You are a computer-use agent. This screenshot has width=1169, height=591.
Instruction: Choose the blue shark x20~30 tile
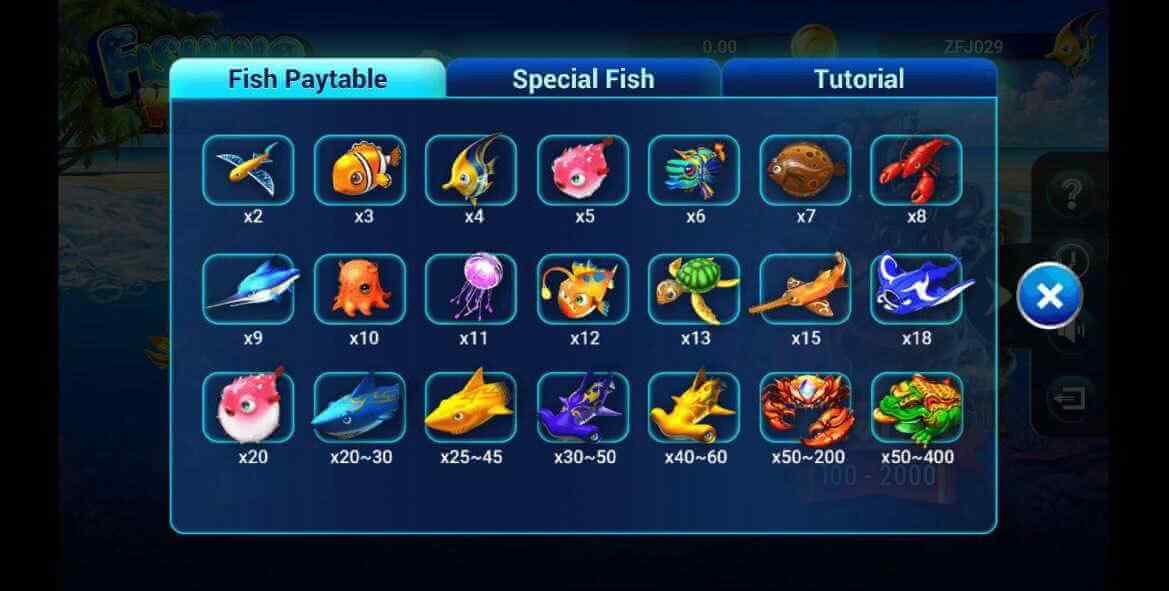tap(360, 408)
